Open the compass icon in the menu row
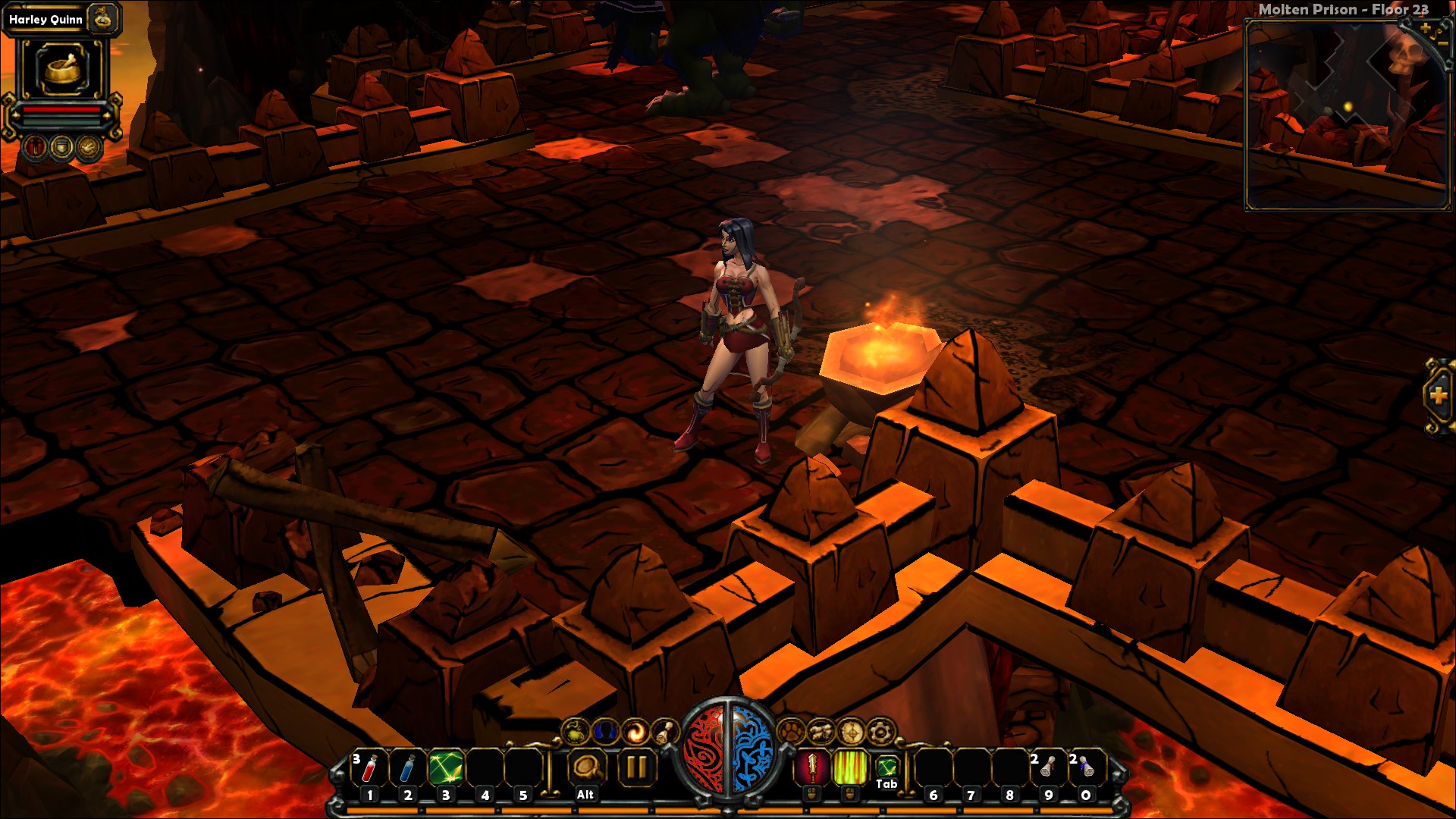This screenshot has height=819, width=1456. (851, 732)
